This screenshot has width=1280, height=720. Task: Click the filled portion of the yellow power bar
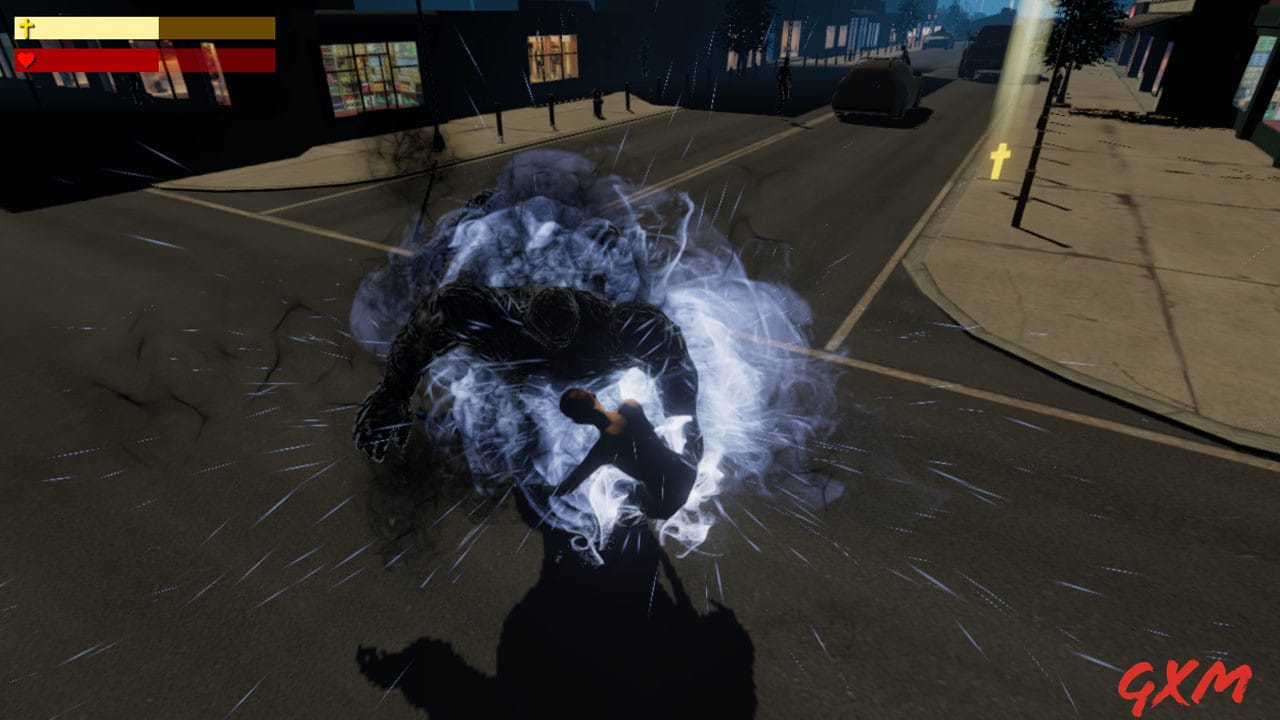pyautogui.click(x=90, y=27)
